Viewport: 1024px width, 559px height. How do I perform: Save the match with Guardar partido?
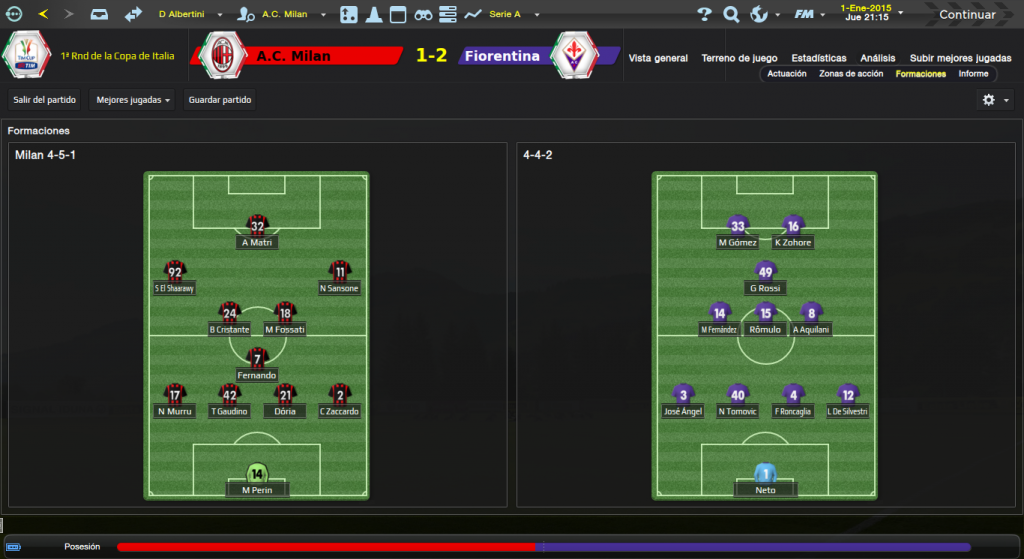point(220,100)
